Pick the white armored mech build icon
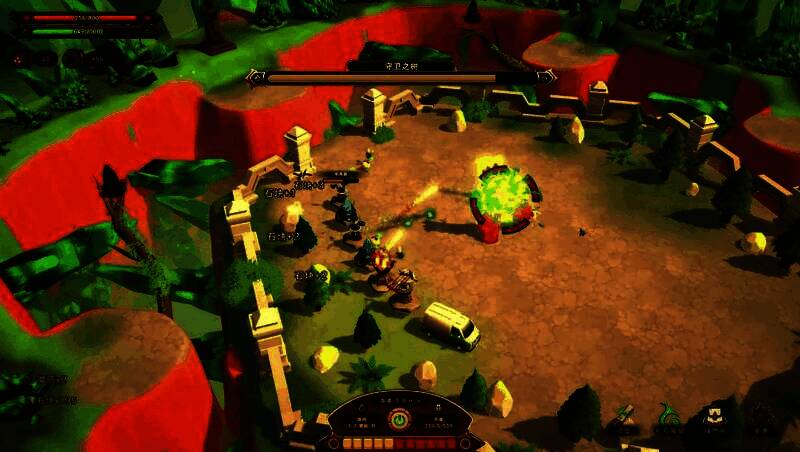Viewport: 800px width, 452px height. tap(714, 416)
